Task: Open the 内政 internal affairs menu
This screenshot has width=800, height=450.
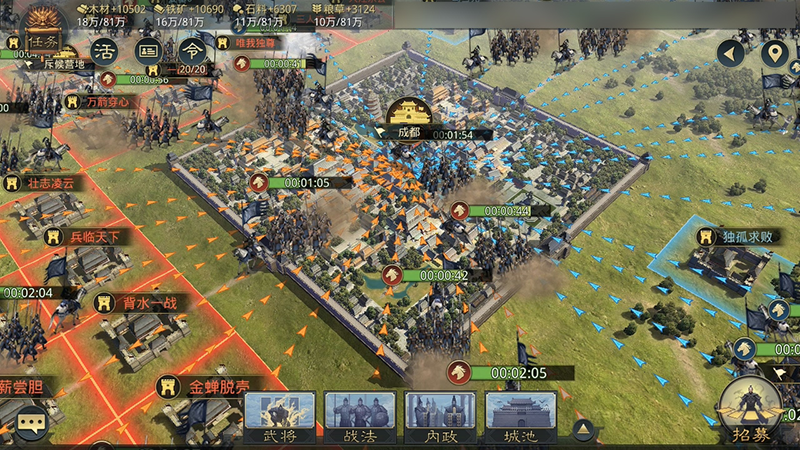Action: pyautogui.click(x=439, y=417)
